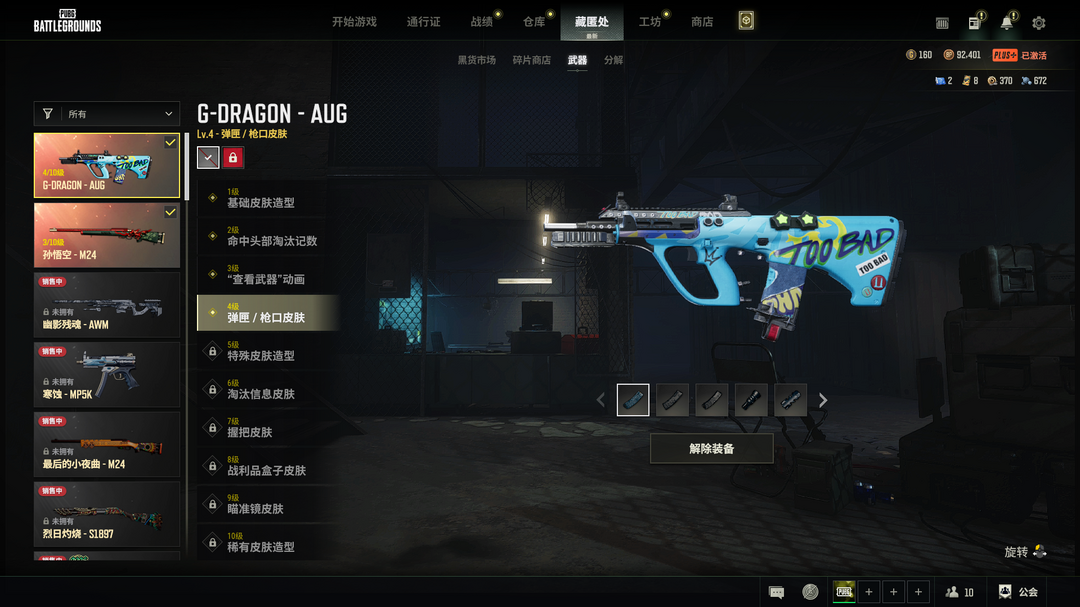Open the 所有 filter dropdown
The height and width of the screenshot is (607, 1080).
click(107, 114)
